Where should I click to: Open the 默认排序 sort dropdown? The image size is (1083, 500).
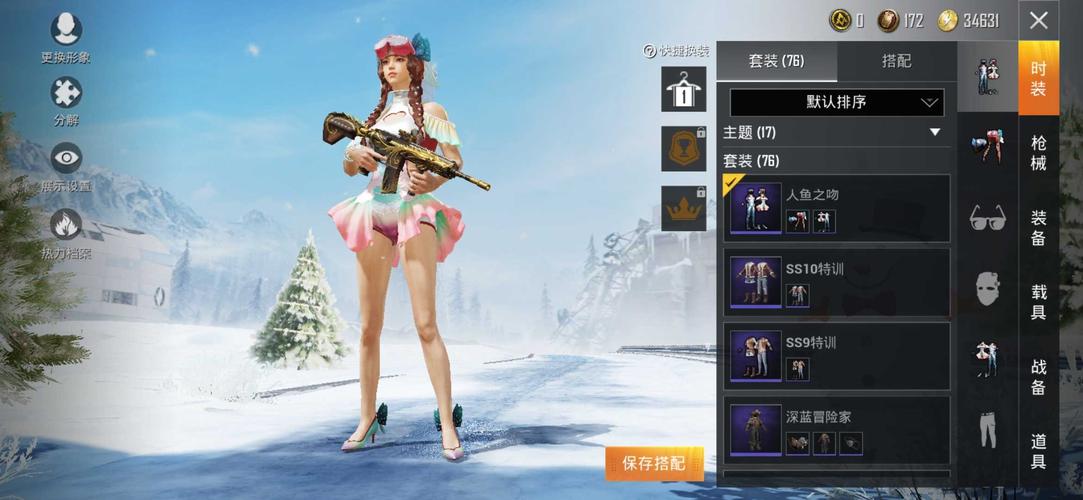[x=836, y=102]
